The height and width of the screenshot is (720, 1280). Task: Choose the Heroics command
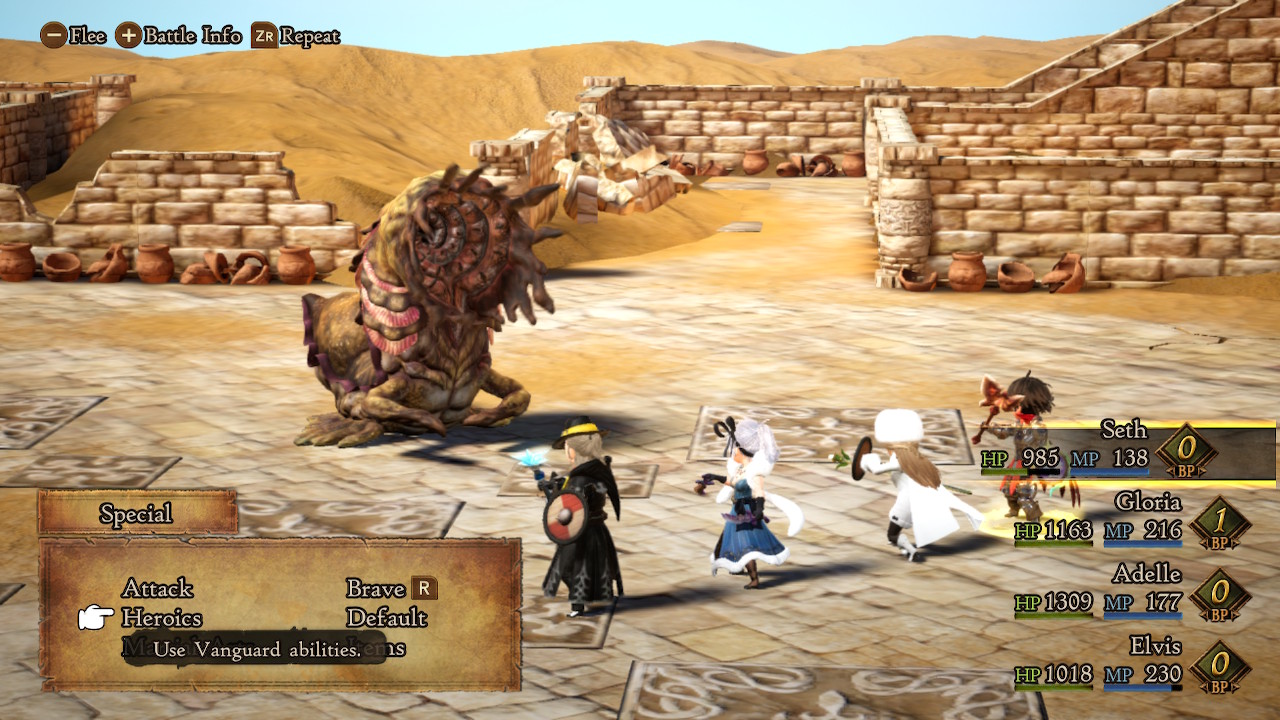tap(161, 618)
